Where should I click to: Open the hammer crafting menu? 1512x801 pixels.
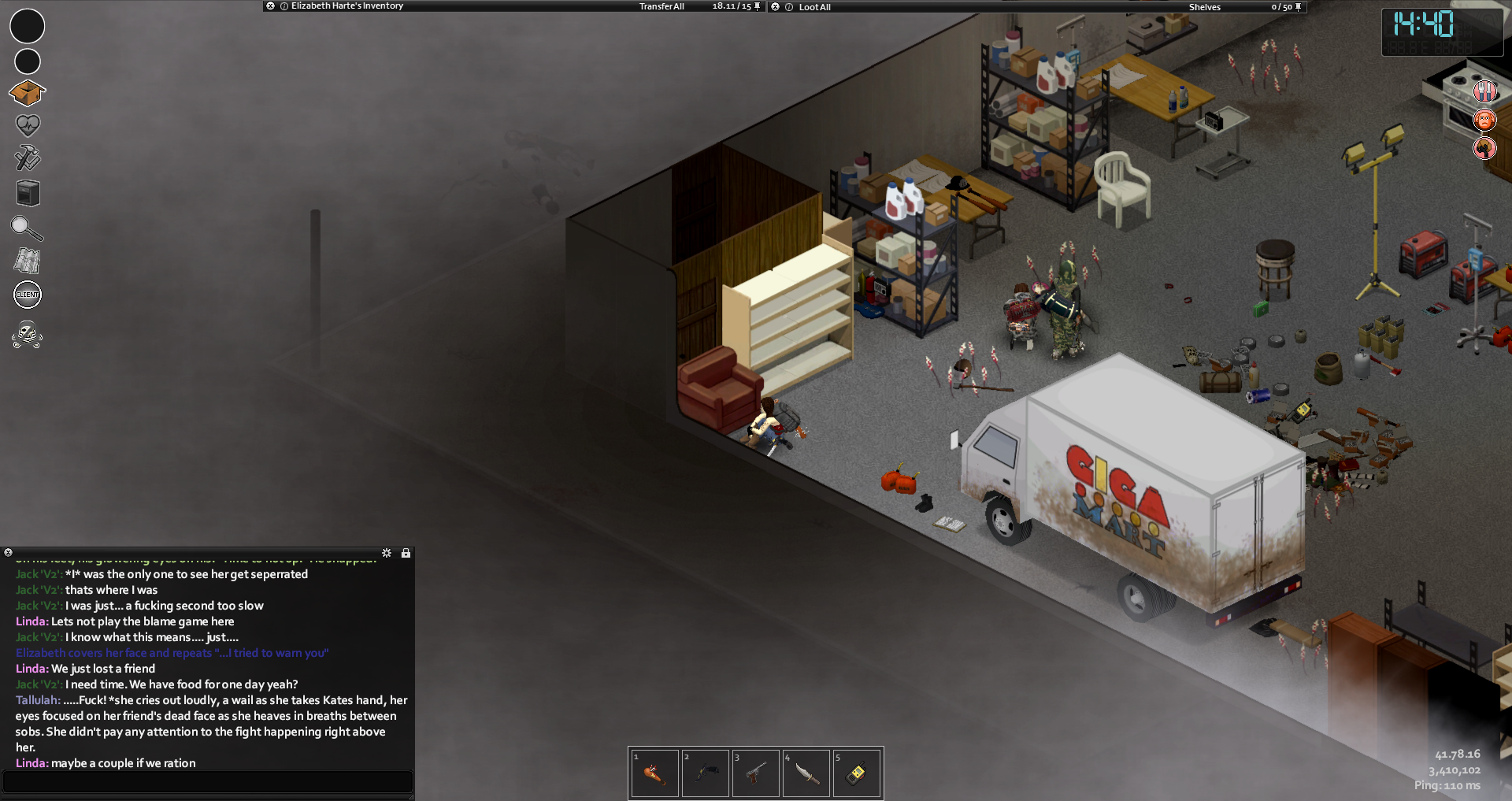pos(28,158)
